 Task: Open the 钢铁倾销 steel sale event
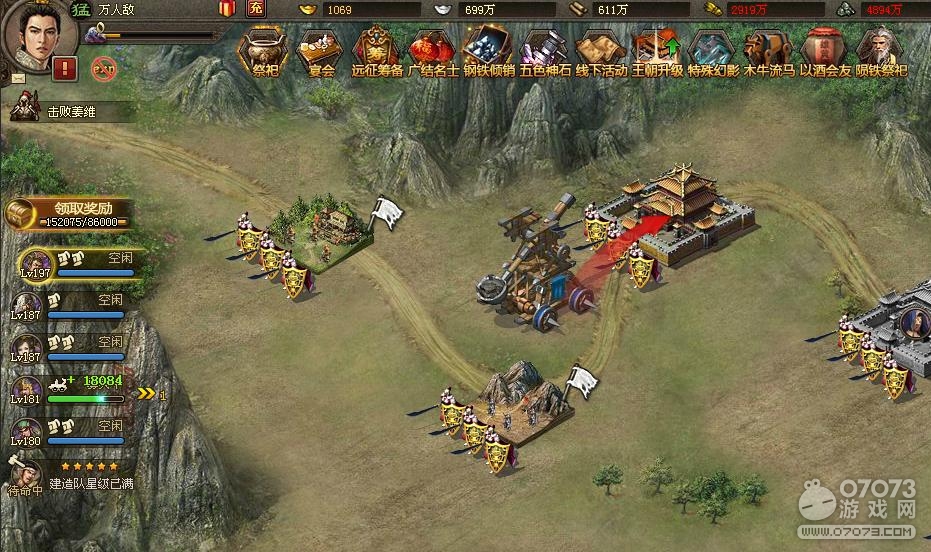(488, 50)
